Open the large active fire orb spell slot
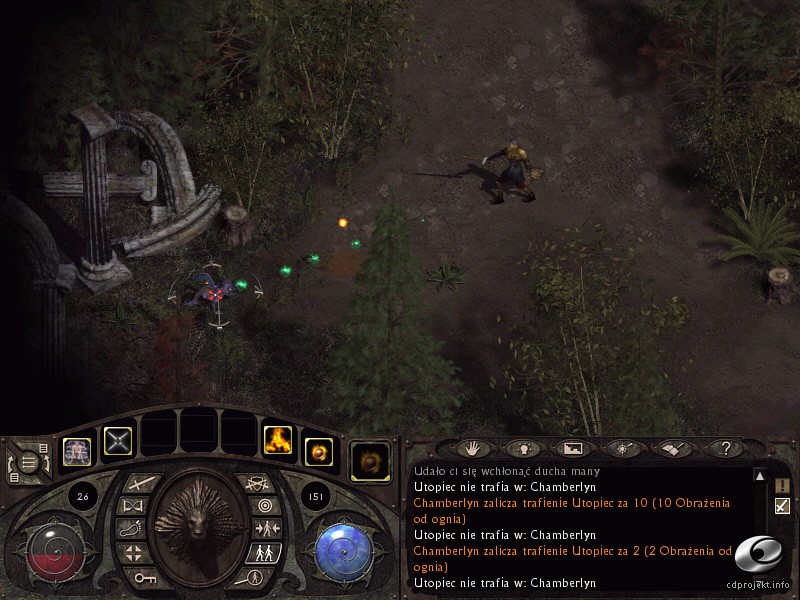 [x=370, y=461]
